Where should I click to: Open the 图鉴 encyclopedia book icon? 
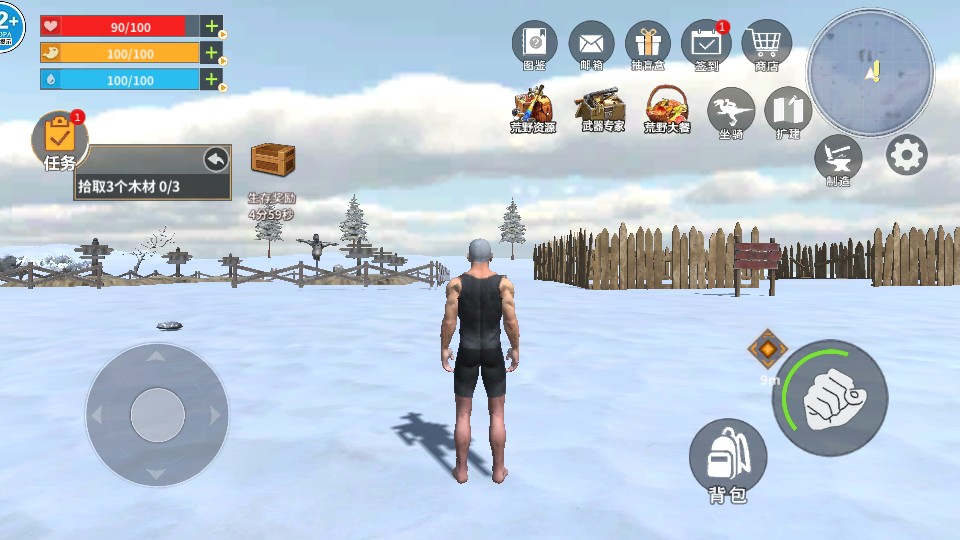pyautogui.click(x=535, y=44)
